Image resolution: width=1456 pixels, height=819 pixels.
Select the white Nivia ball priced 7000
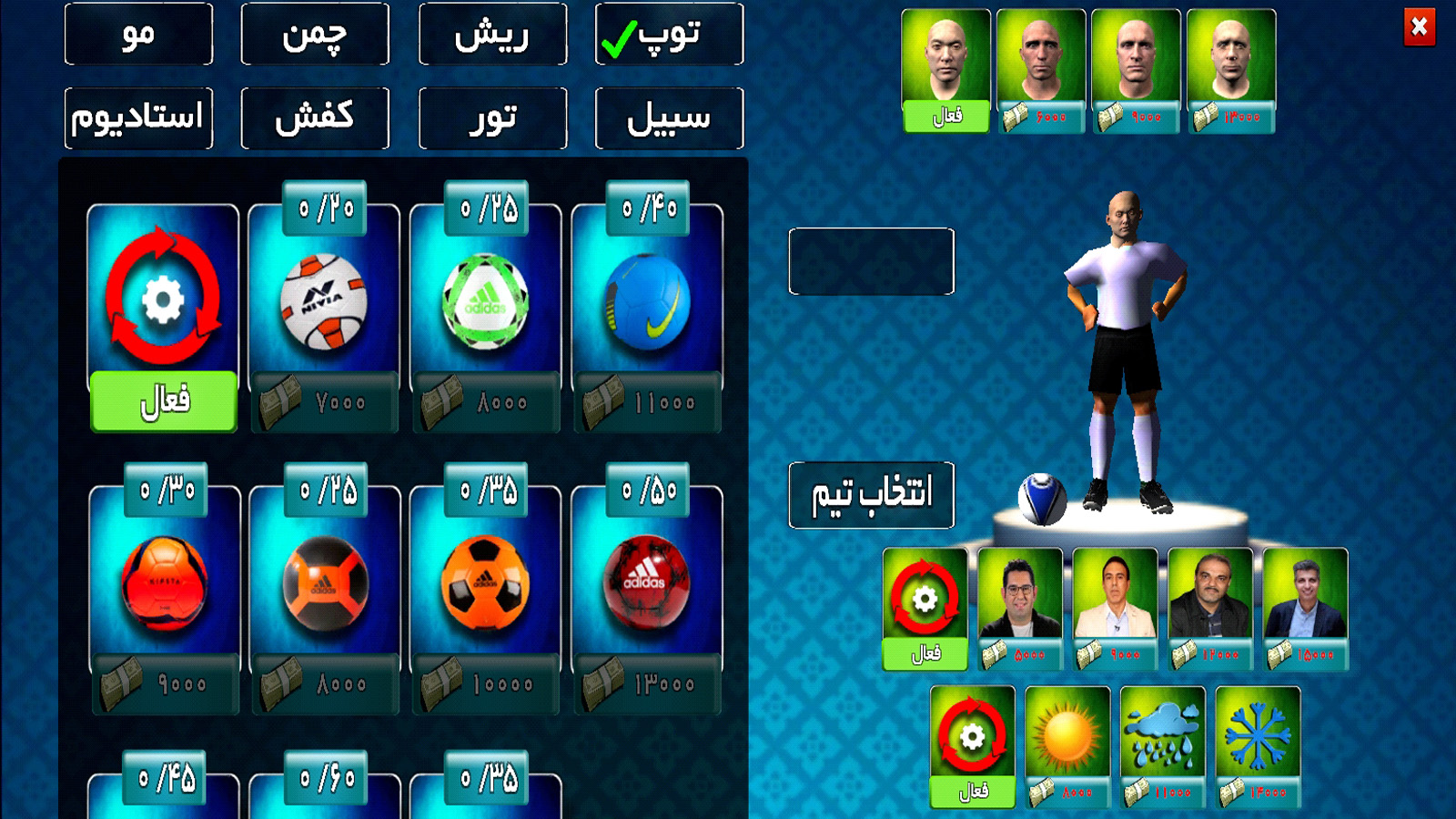pyautogui.click(x=322, y=300)
